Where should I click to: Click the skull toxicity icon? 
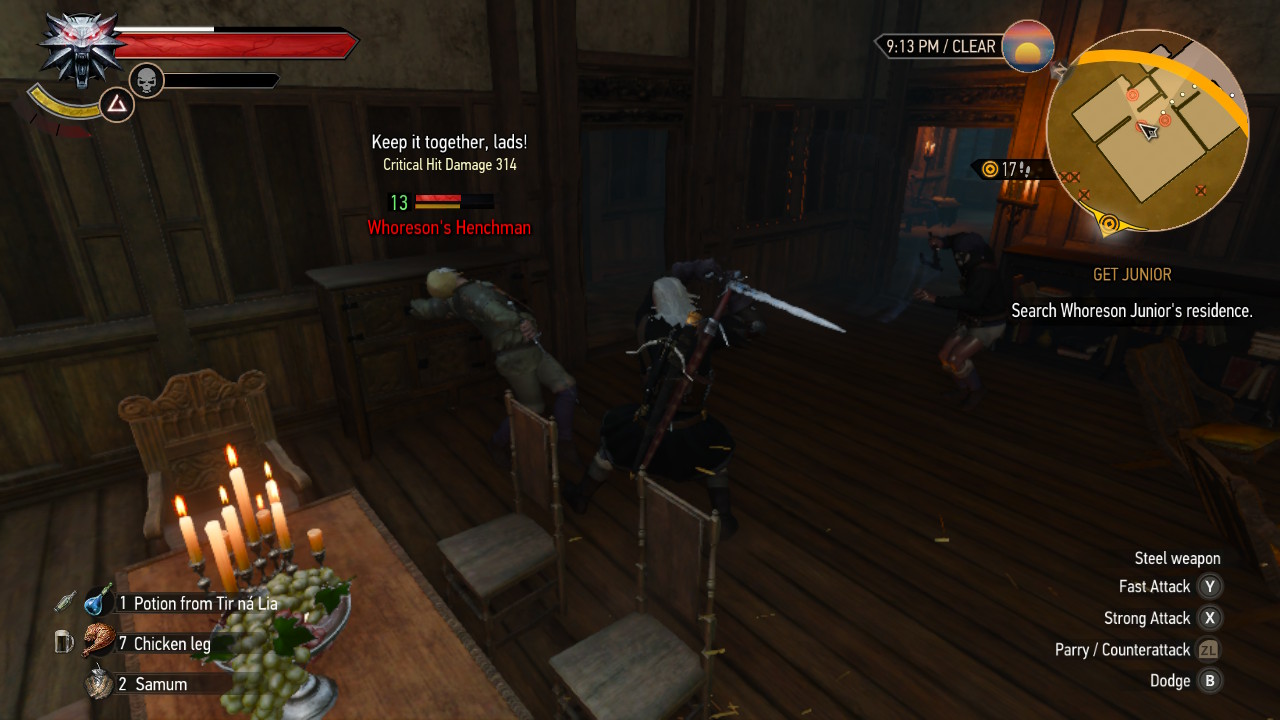[x=147, y=80]
